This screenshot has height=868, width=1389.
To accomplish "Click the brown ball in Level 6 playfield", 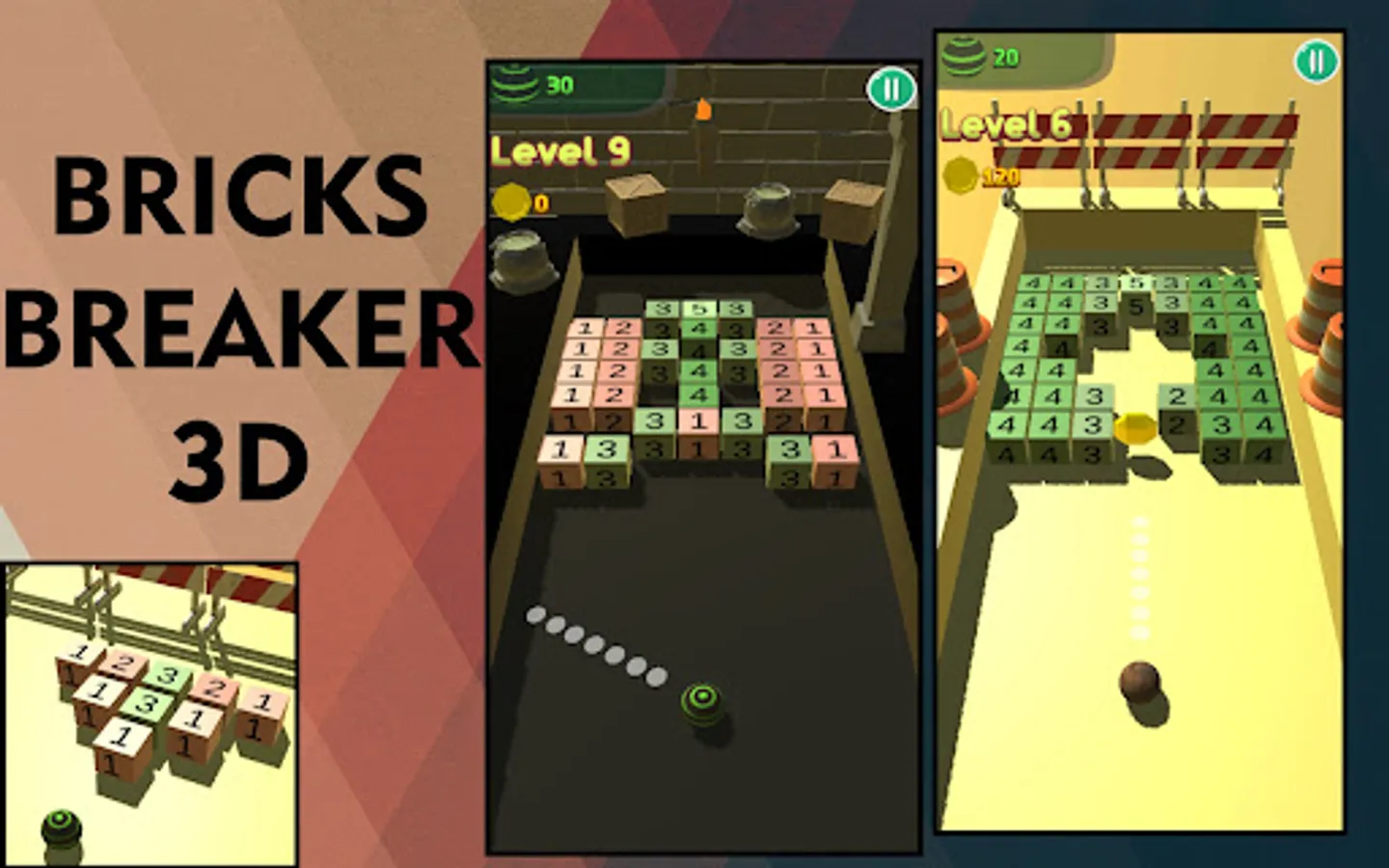I will coord(1143,682).
